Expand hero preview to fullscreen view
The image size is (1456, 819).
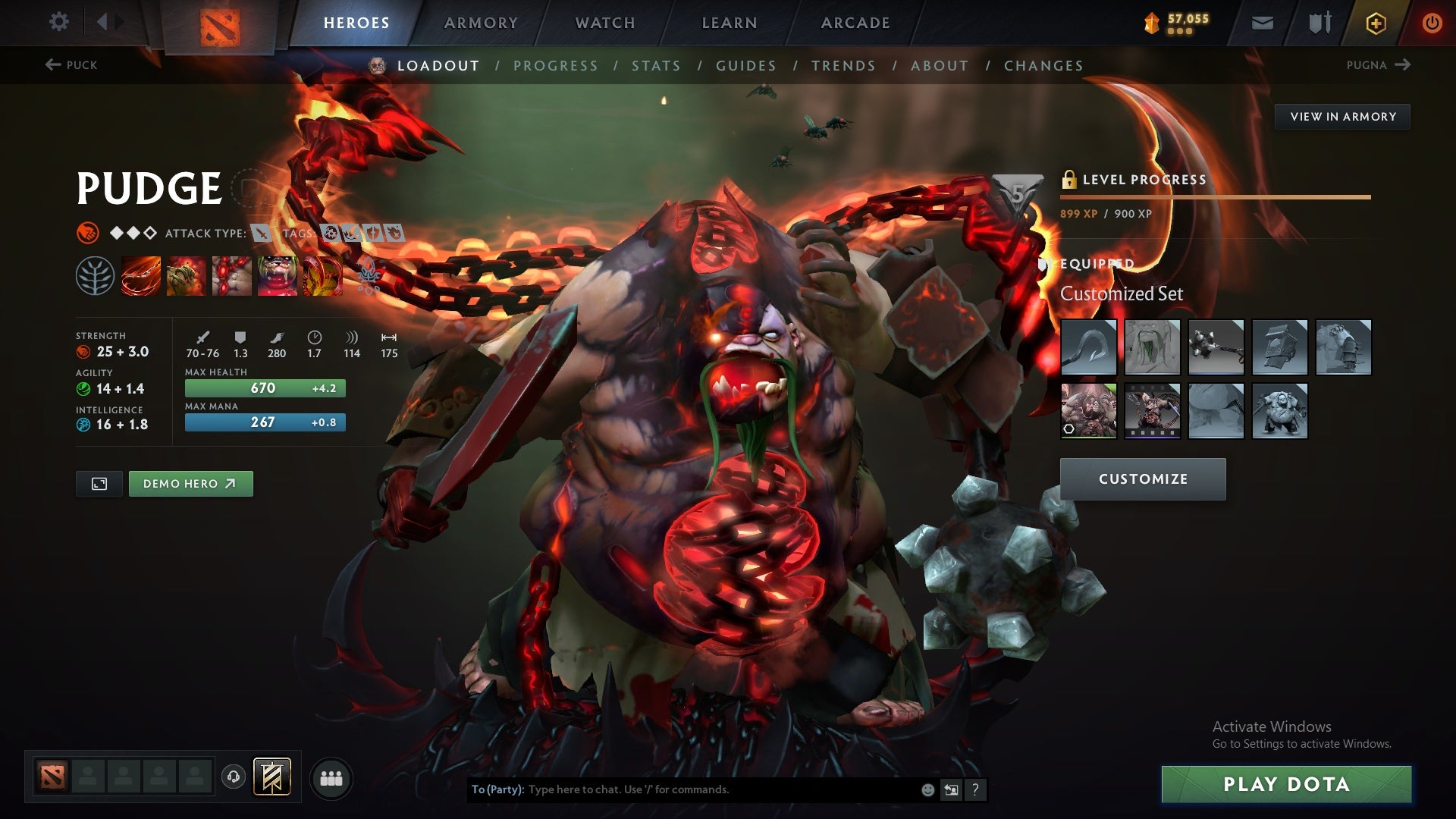pos(99,483)
